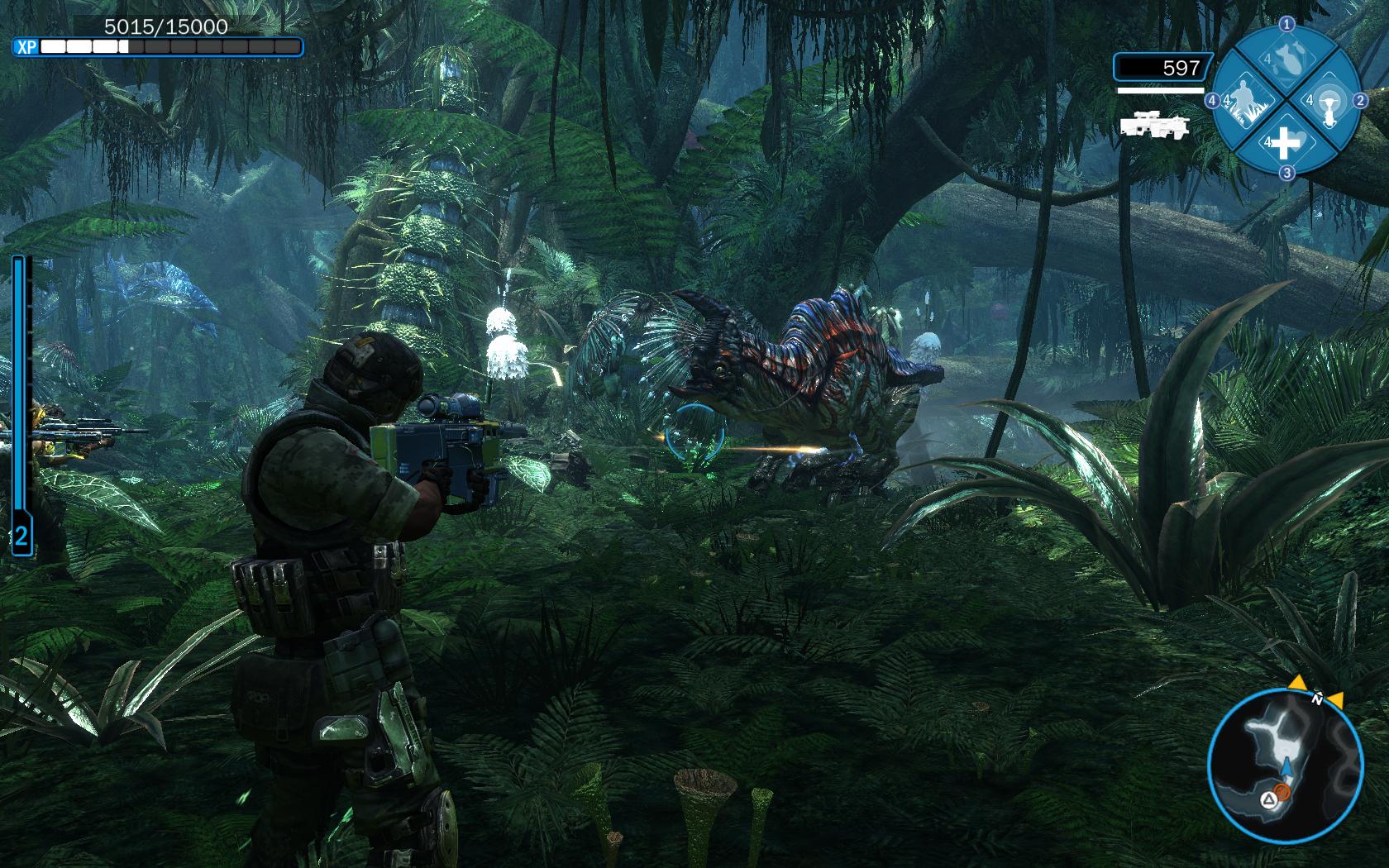Activate the bomb air strike skill
This screenshot has width=1389, height=868.
(1286, 60)
